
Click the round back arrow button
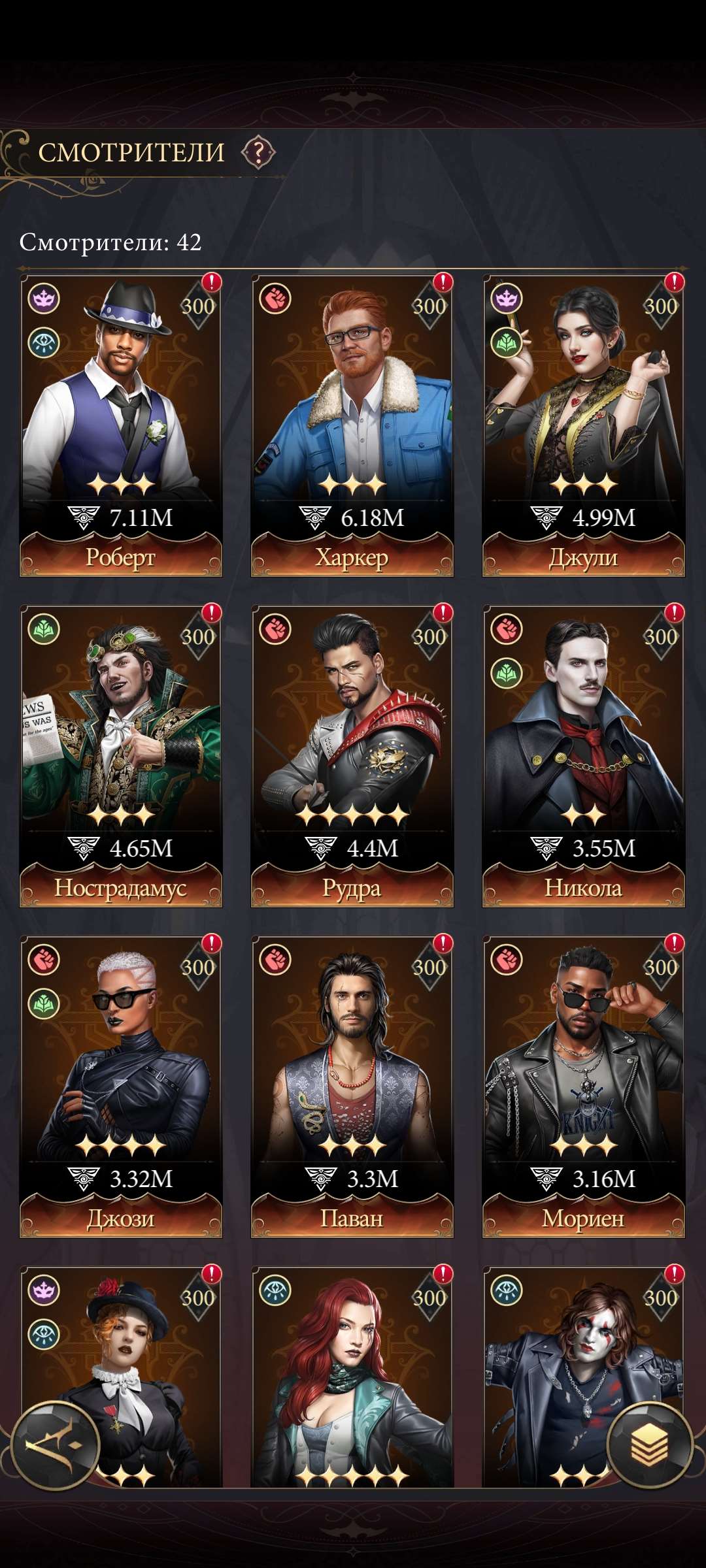tap(56, 1445)
